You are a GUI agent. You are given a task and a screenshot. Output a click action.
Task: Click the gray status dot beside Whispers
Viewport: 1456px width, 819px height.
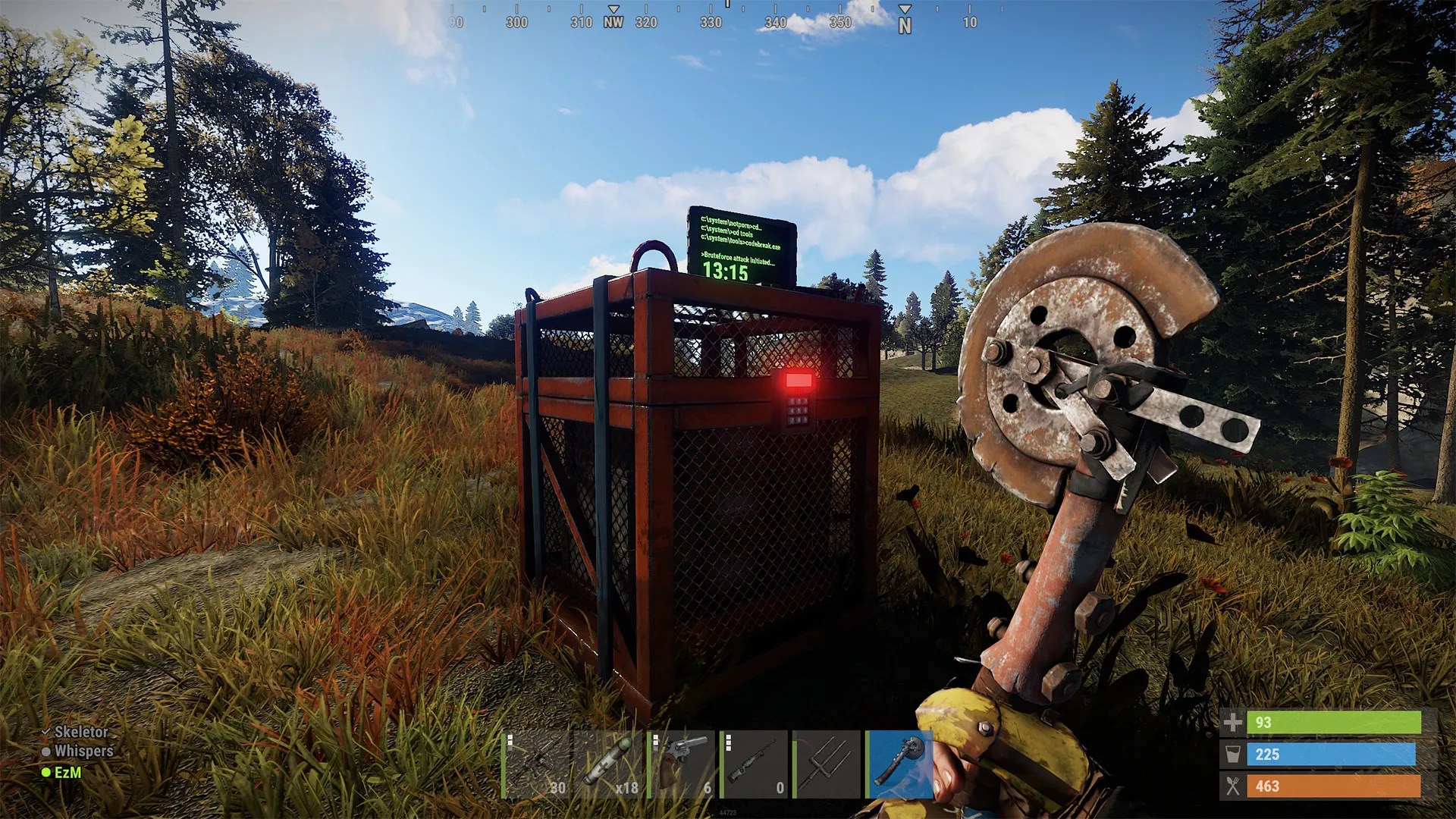tap(47, 752)
